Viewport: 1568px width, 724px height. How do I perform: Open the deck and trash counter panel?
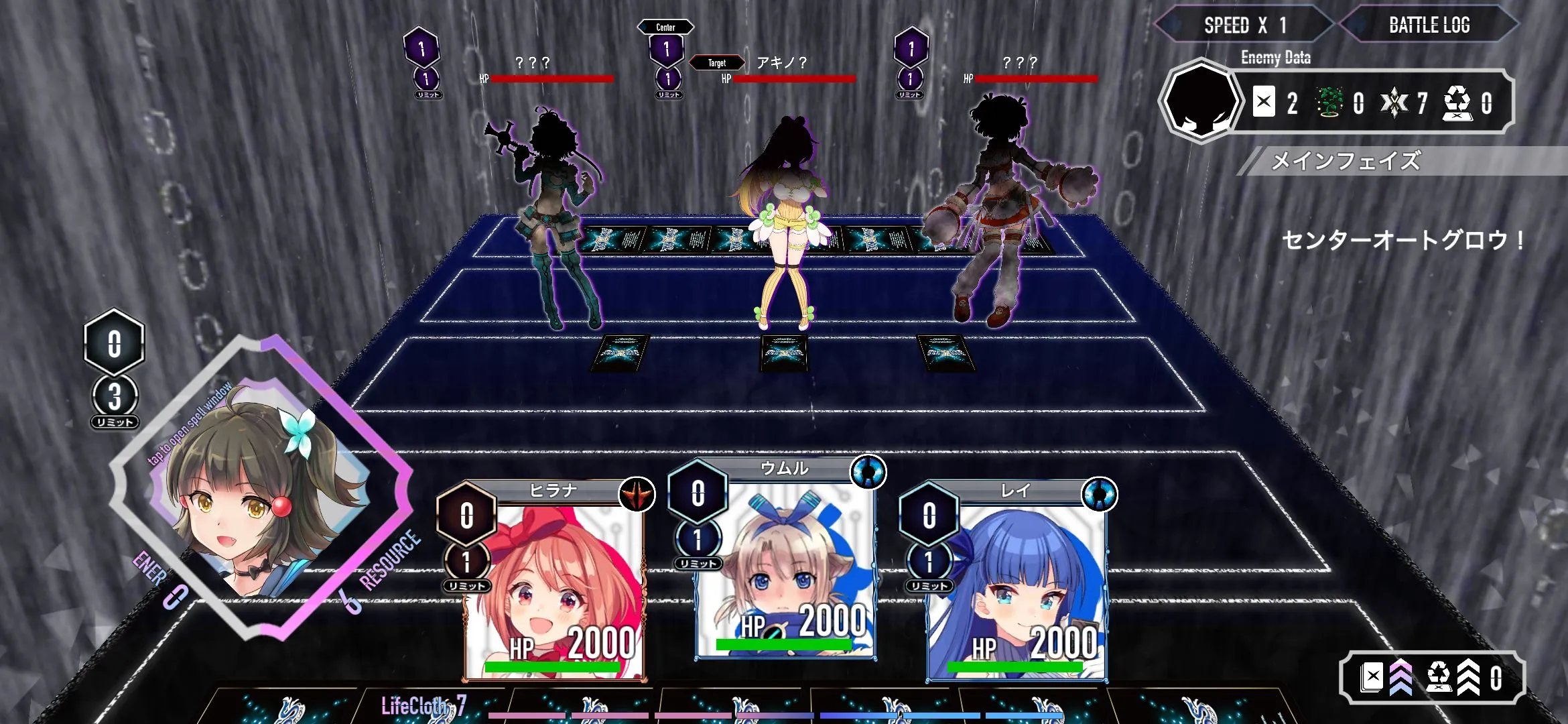click(1432, 678)
